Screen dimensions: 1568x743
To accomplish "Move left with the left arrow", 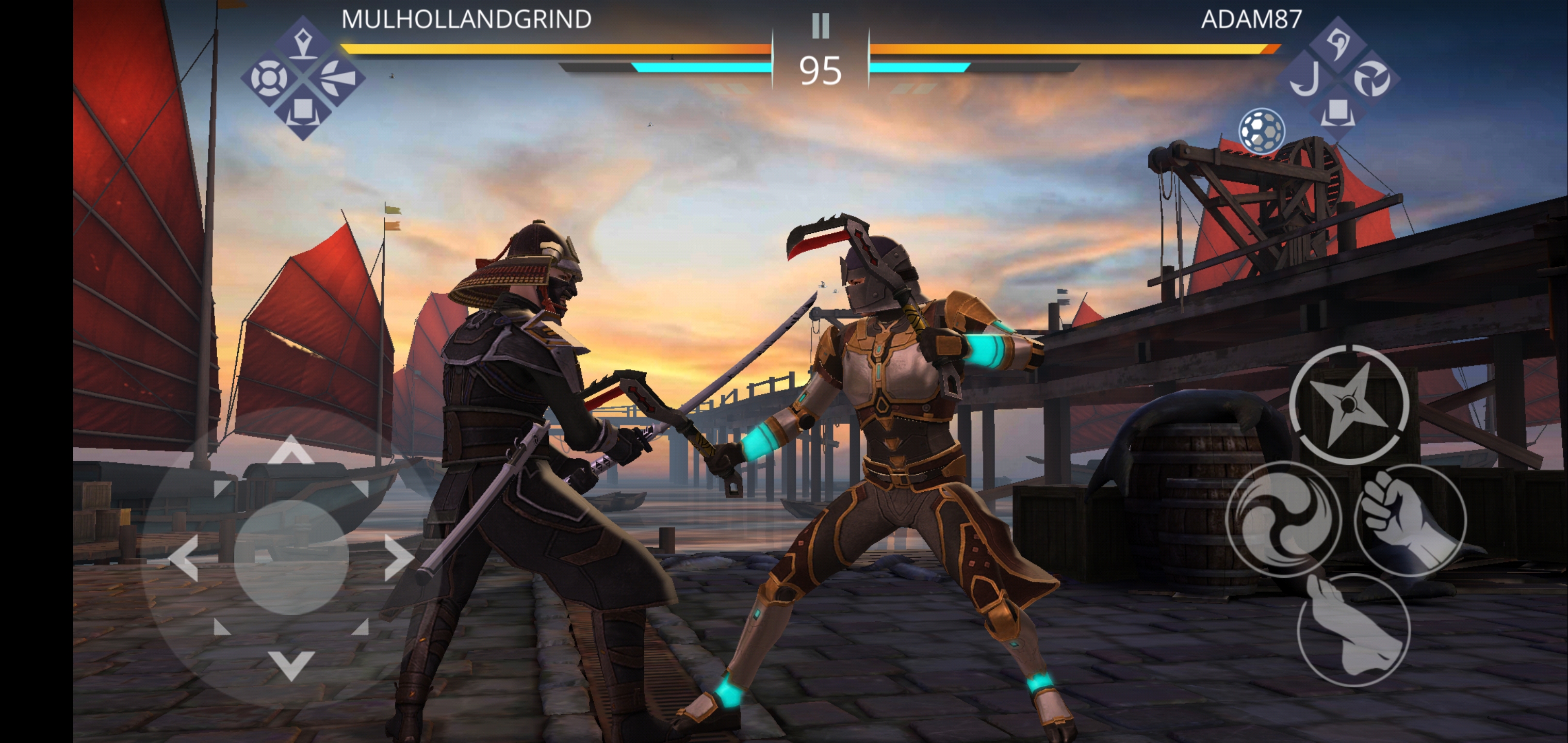I will [x=184, y=557].
